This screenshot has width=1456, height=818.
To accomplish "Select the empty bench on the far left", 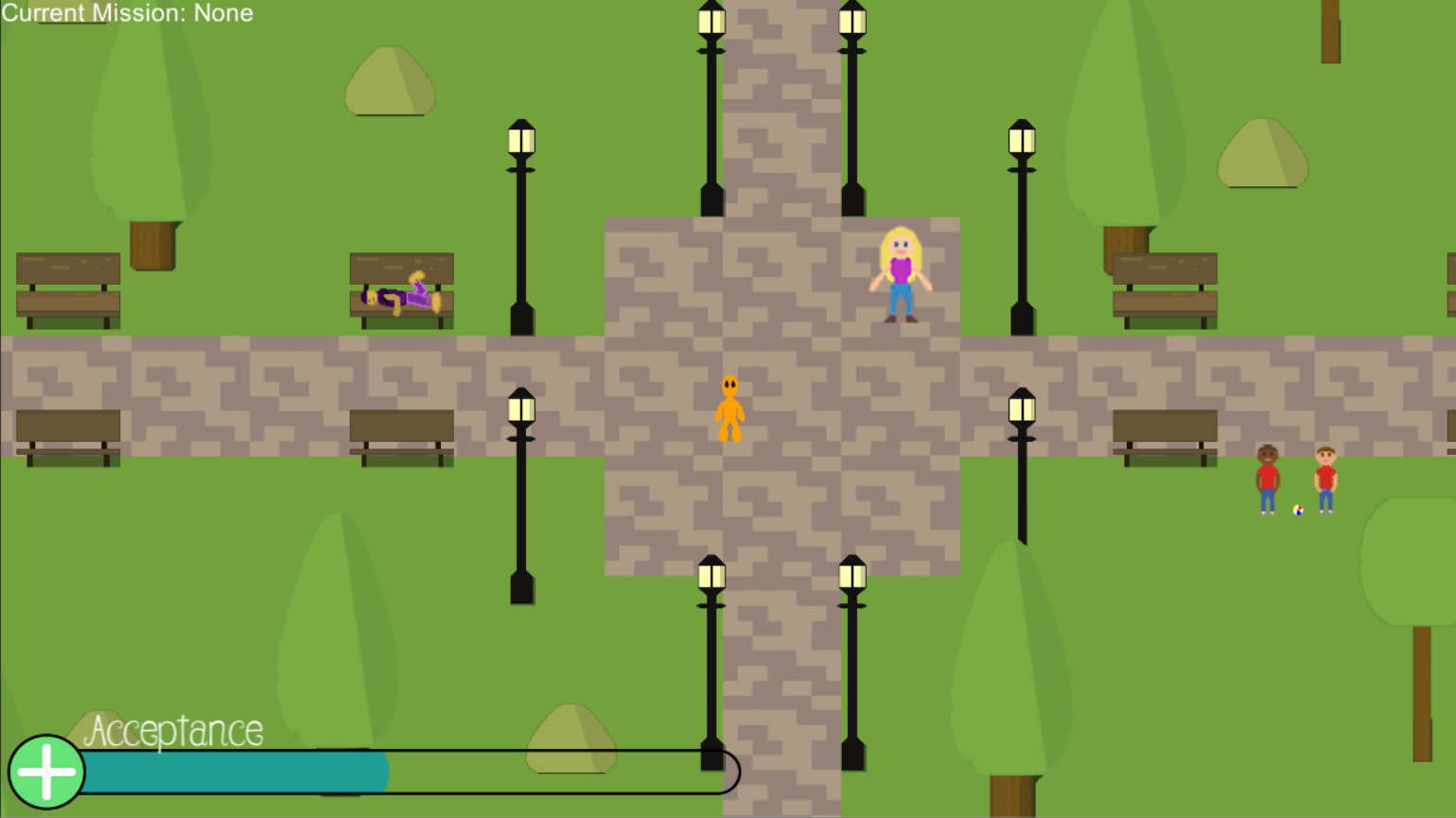I will pos(66,288).
